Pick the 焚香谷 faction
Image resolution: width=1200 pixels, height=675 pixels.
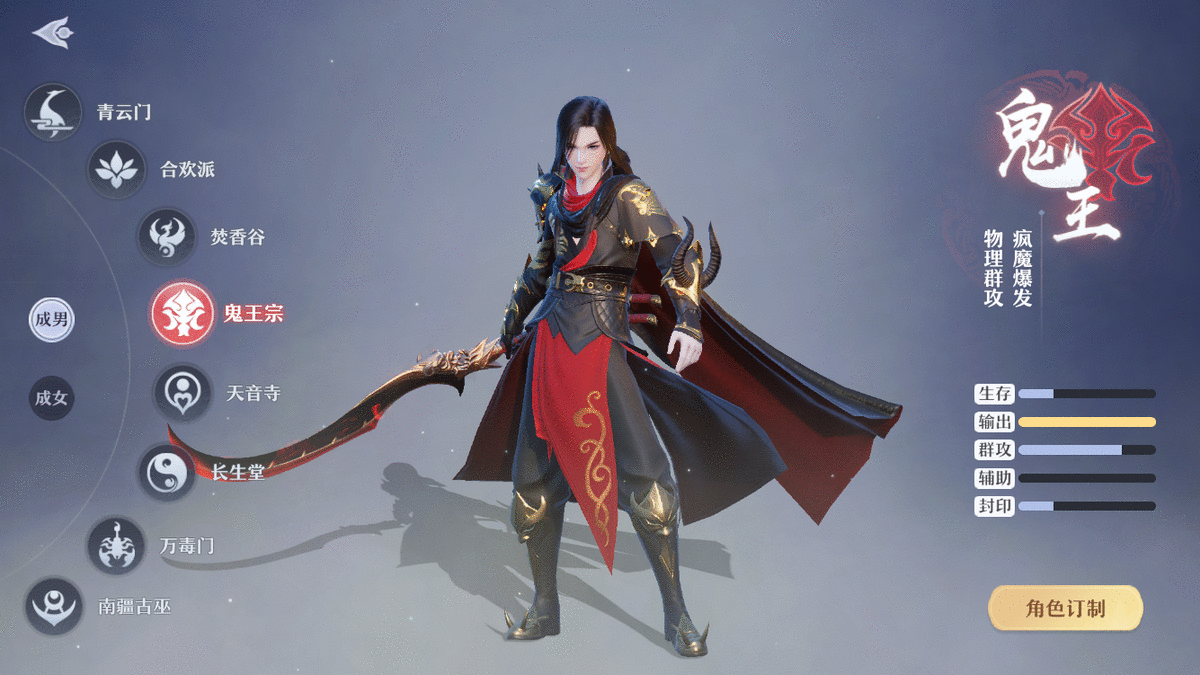166,237
